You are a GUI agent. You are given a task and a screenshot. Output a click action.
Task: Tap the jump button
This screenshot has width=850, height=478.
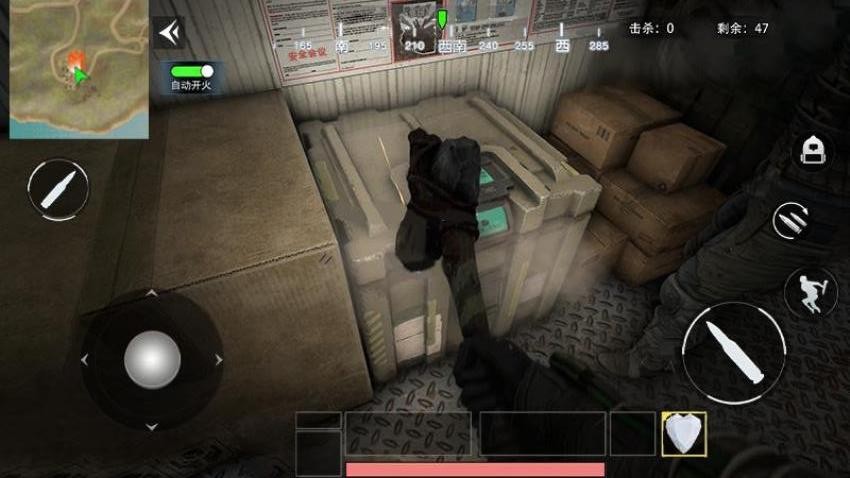809,291
